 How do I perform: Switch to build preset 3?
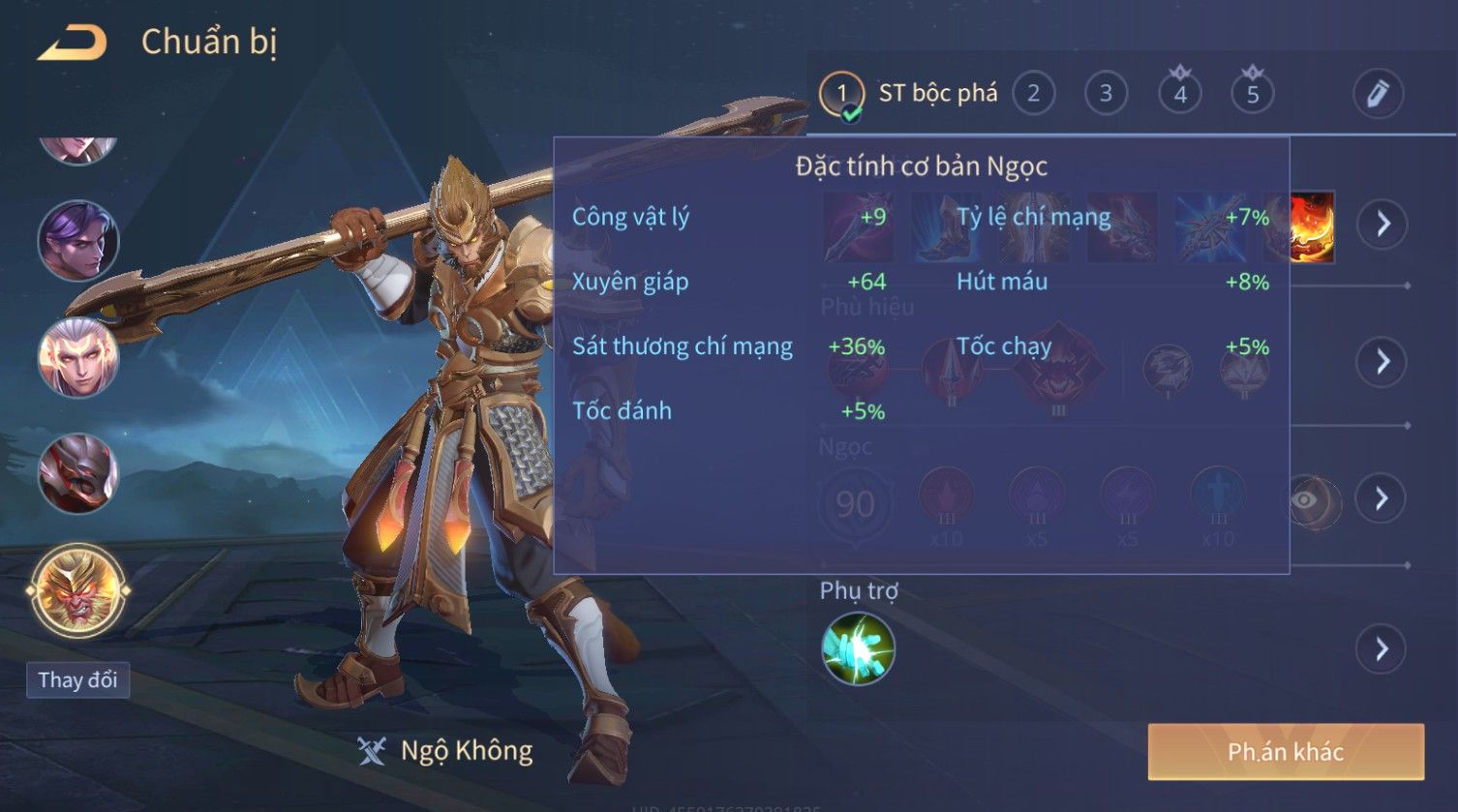pyautogui.click(x=1106, y=94)
